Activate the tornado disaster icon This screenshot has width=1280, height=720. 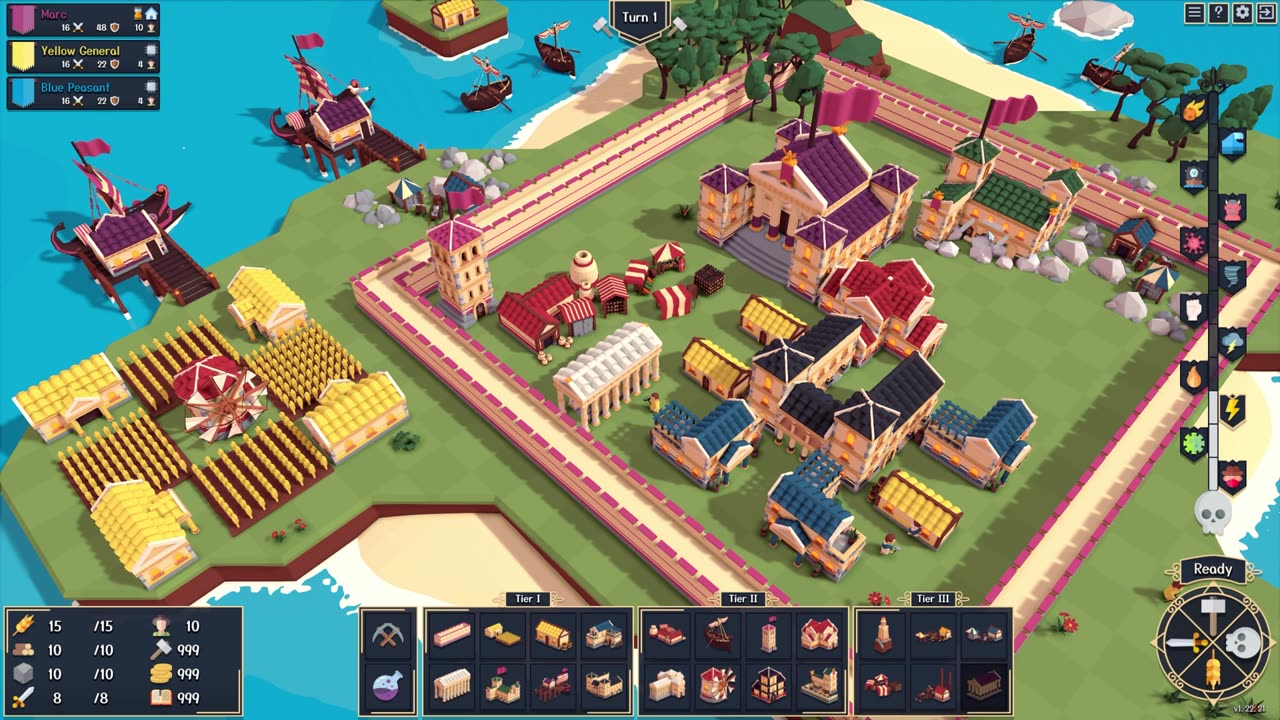1233,274
